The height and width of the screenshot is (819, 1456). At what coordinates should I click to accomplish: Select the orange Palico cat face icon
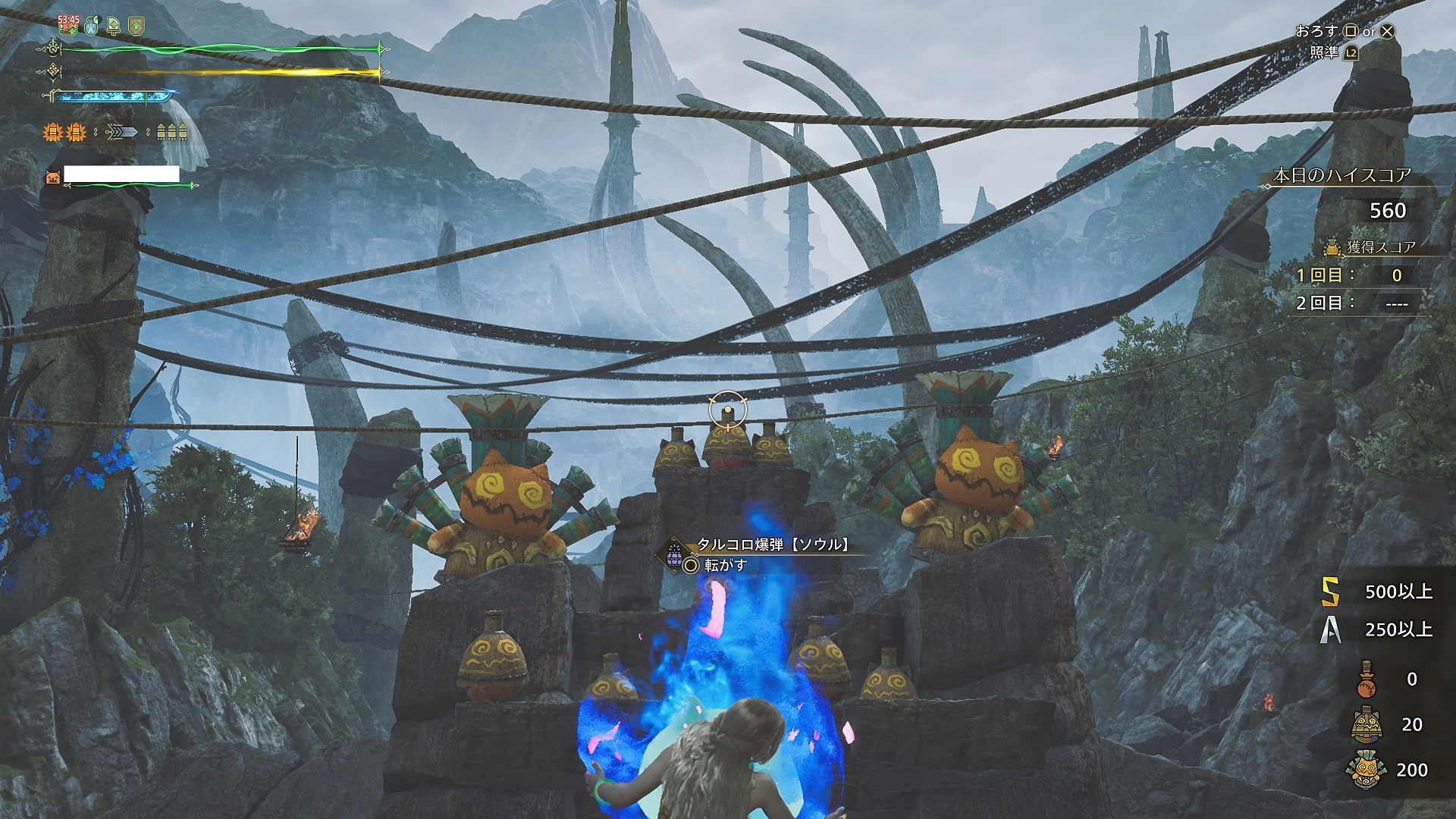(x=52, y=177)
